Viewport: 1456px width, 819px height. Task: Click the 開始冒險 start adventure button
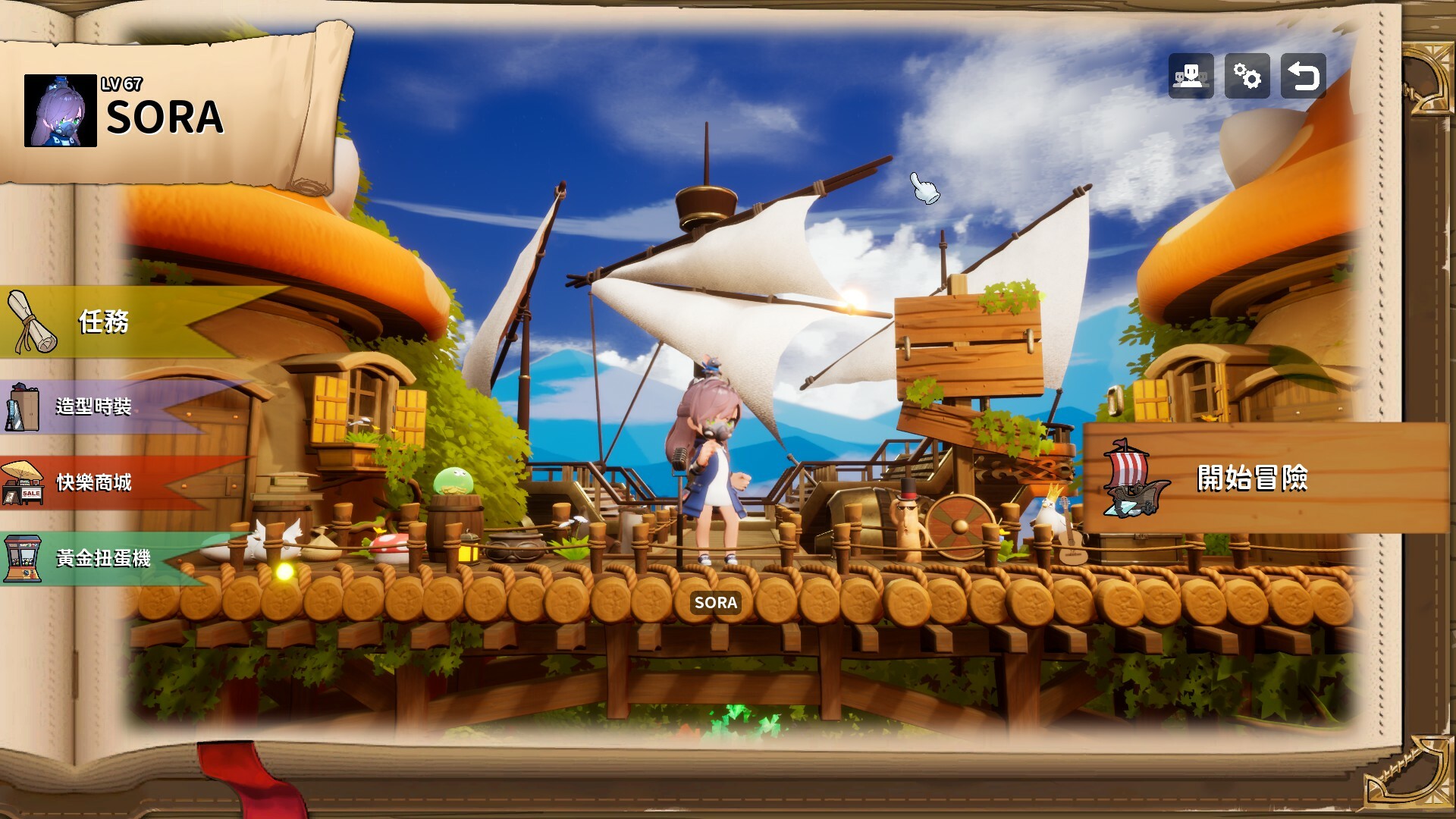tap(1251, 479)
